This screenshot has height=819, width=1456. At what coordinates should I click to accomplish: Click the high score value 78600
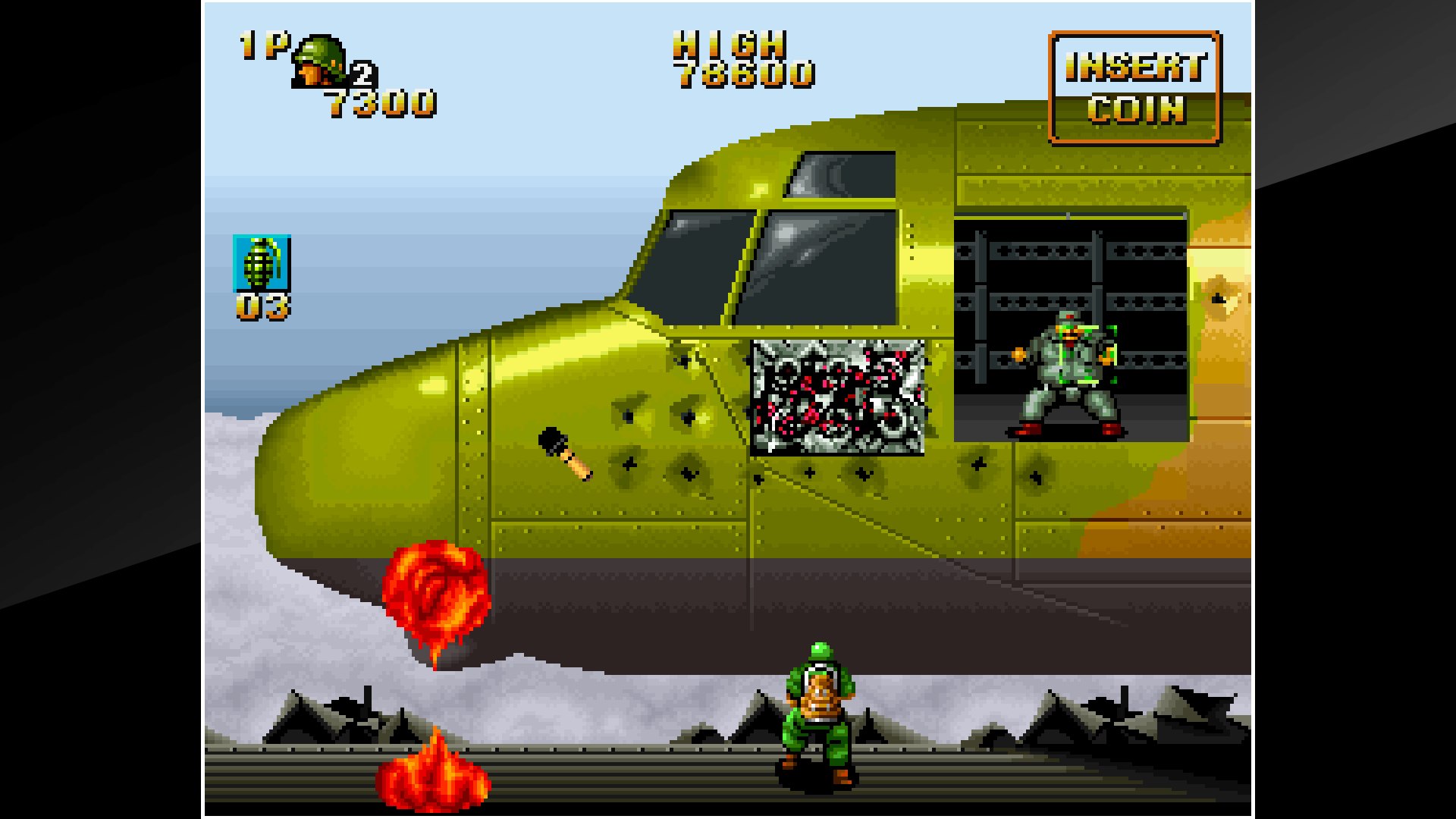click(x=747, y=77)
